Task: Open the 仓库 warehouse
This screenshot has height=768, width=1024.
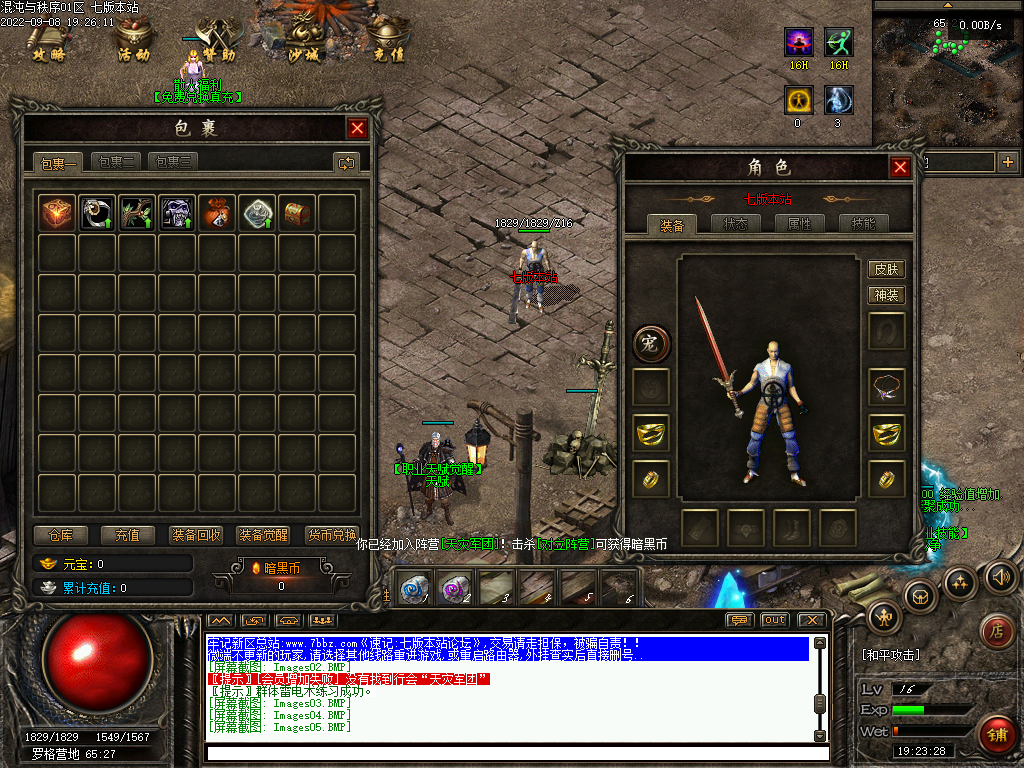Action: [61, 535]
